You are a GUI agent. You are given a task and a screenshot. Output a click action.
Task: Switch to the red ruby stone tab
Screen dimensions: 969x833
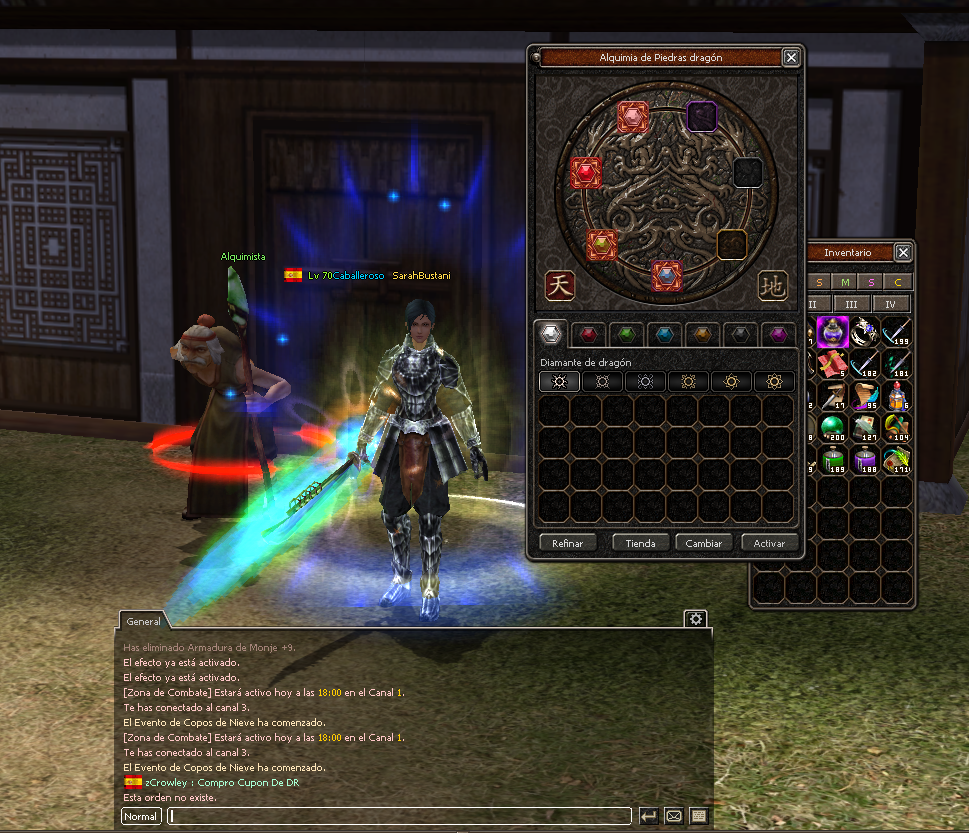pyautogui.click(x=589, y=334)
